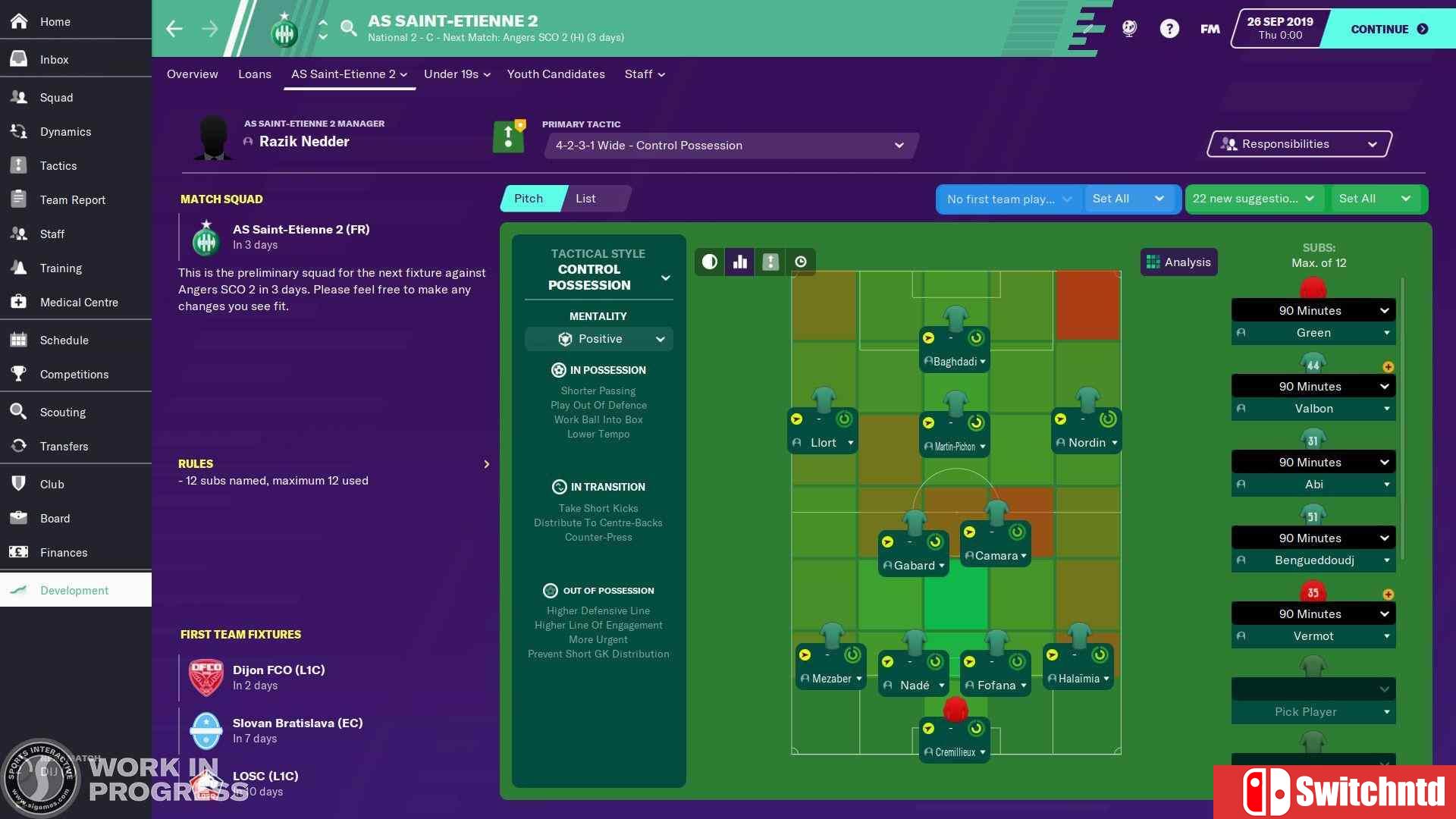Switch to the Pitch view toggle
The image size is (1456, 819).
coord(529,198)
